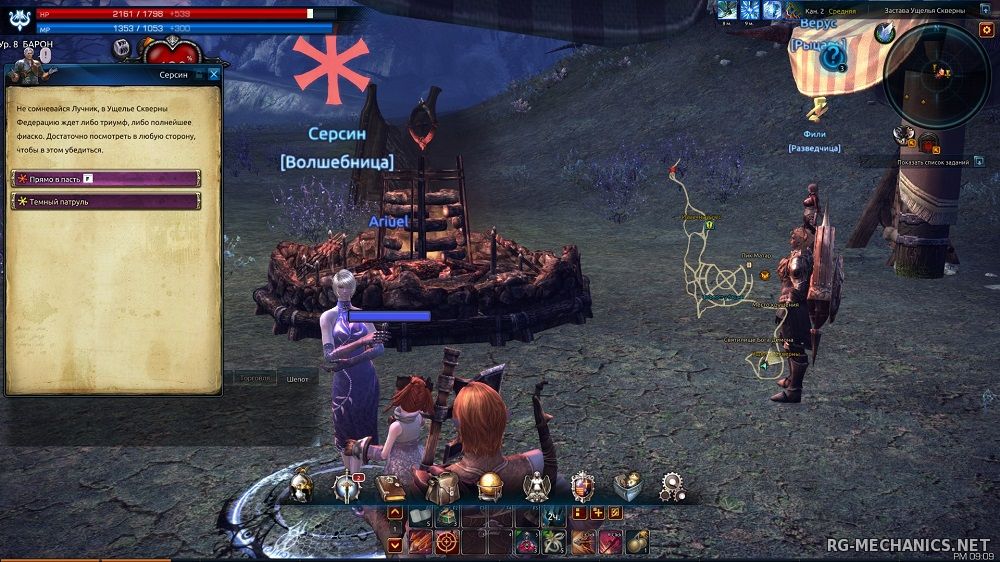Click the blue question mark help icon
Viewport: 1000px width, 562px height.
click(x=832, y=57)
